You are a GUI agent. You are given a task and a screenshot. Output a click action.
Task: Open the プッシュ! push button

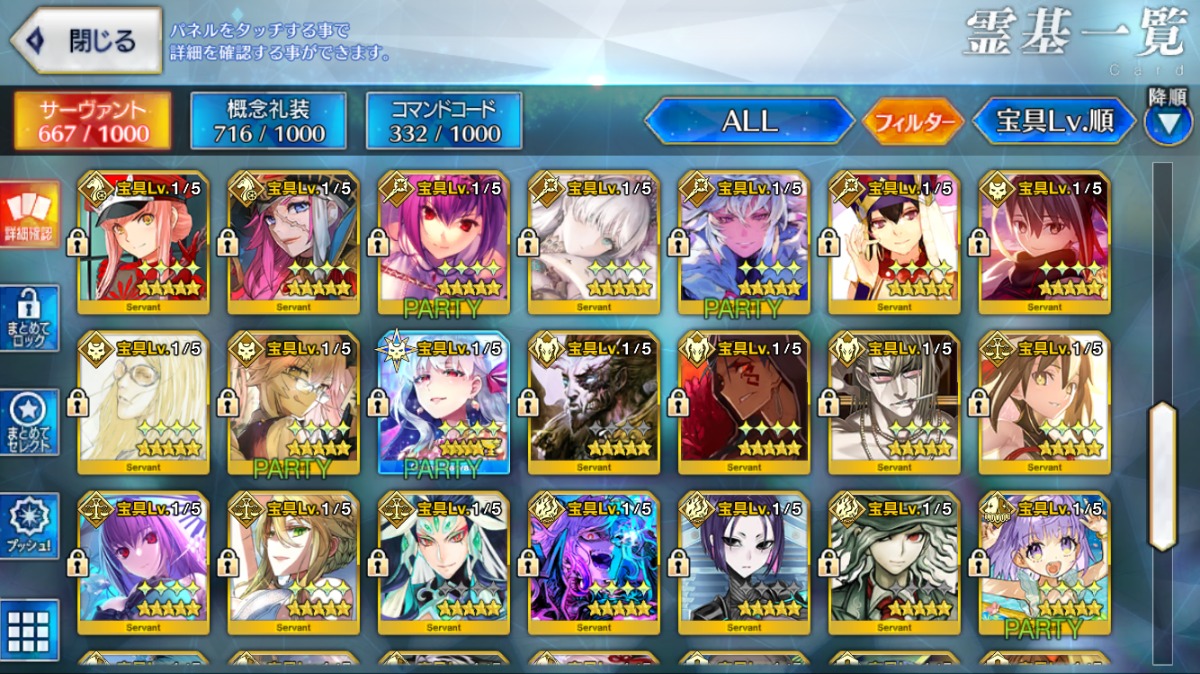tap(29, 526)
